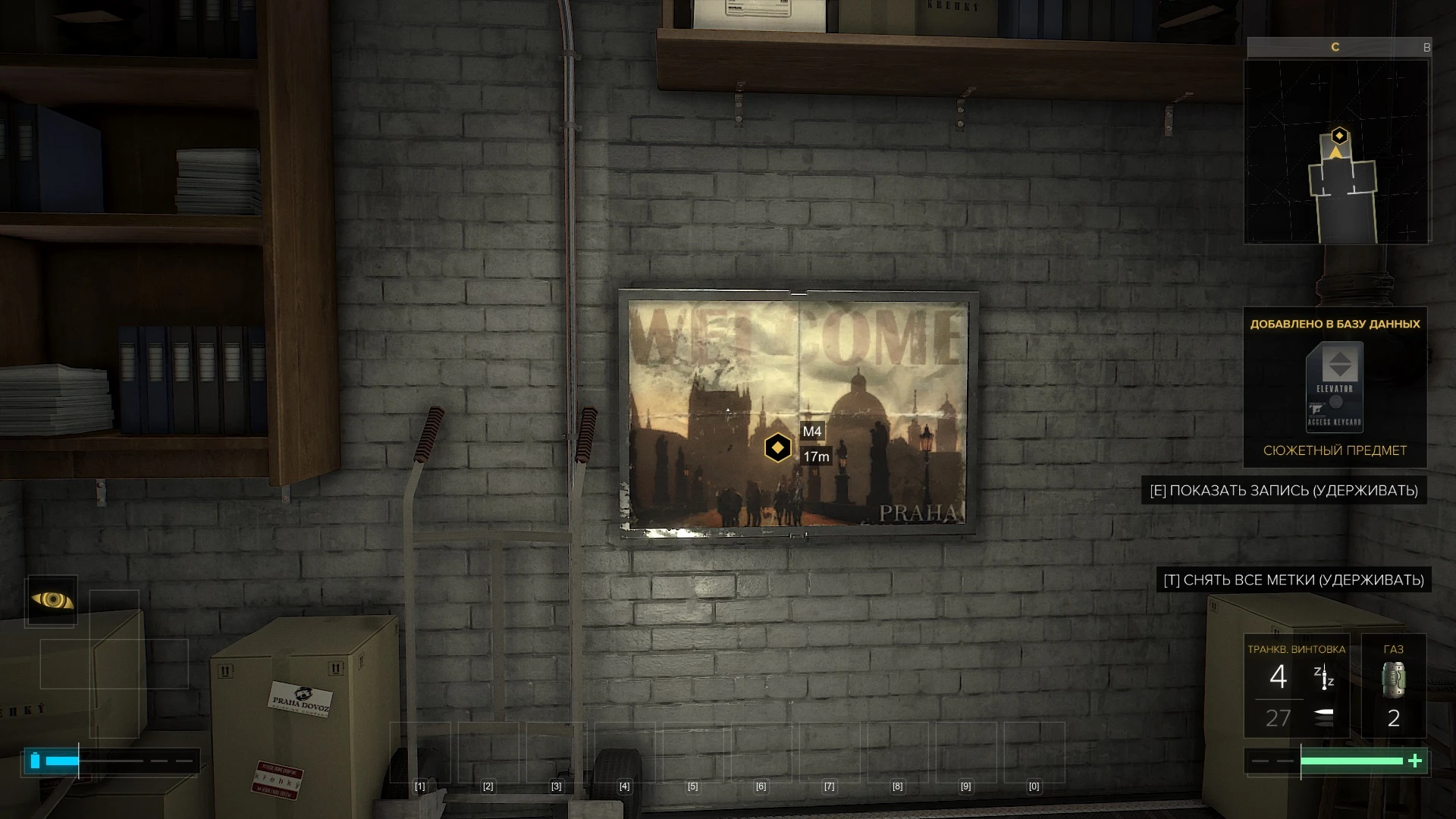Select the objective diamond on the minimap
This screenshot has width=1456, height=819.
coord(1338,136)
